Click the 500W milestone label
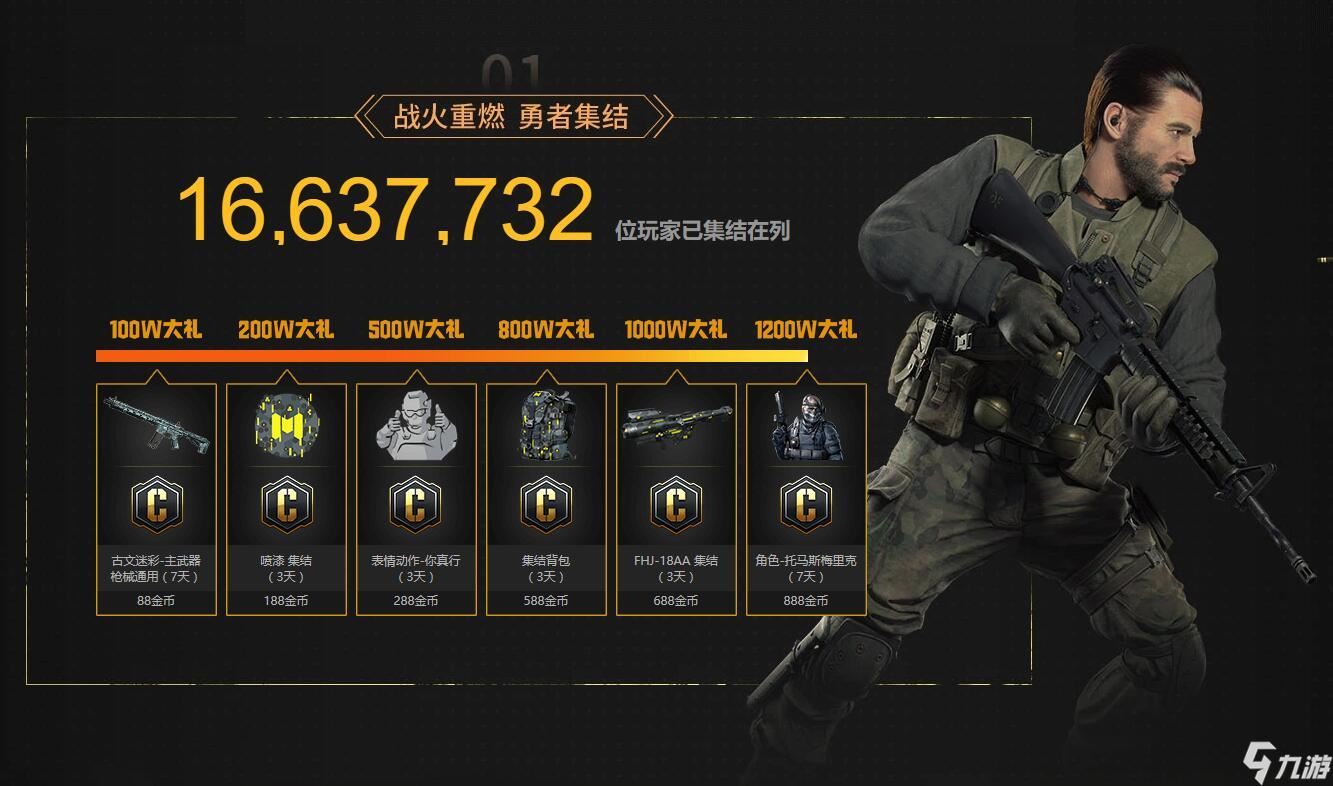This screenshot has width=1333, height=786. click(416, 330)
